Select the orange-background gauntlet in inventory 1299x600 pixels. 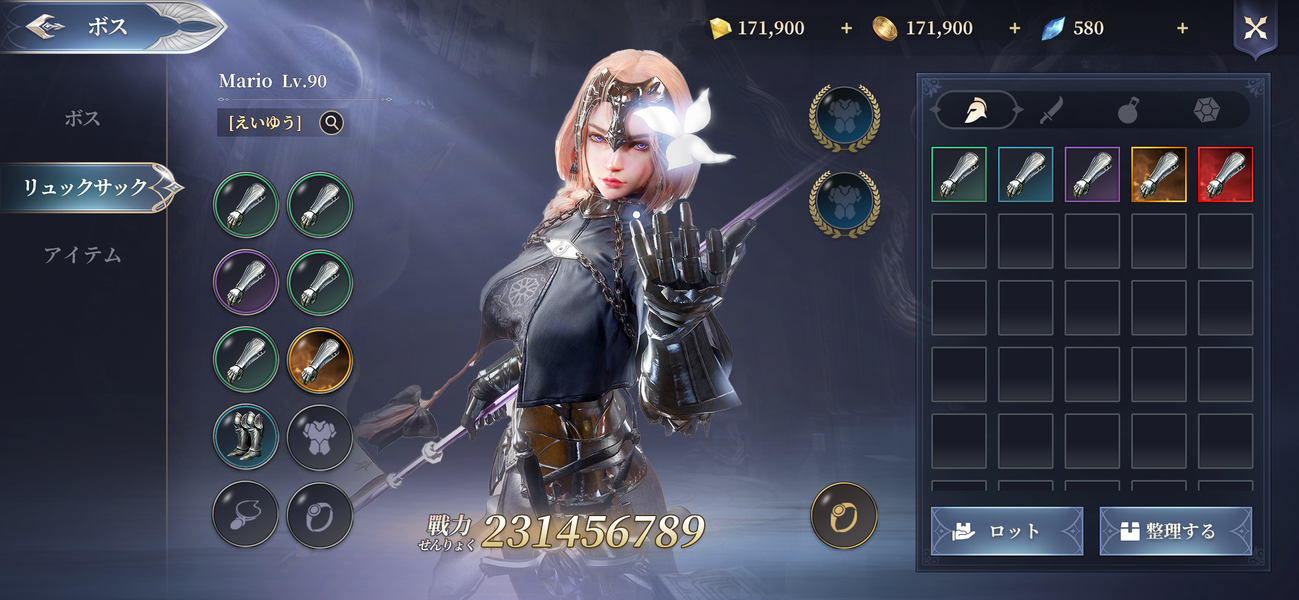1158,175
